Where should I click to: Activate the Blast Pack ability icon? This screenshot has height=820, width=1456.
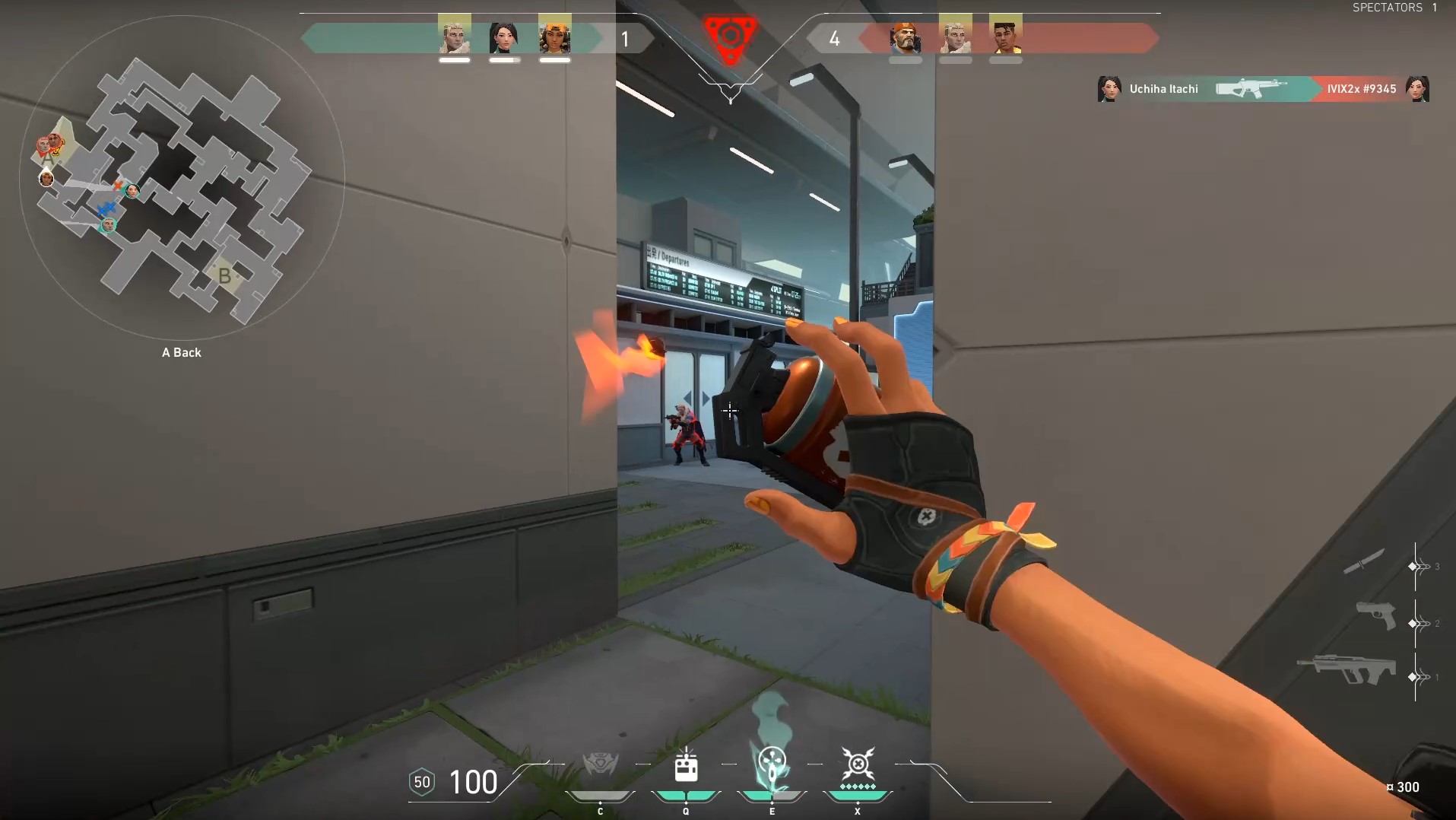point(686,764)
